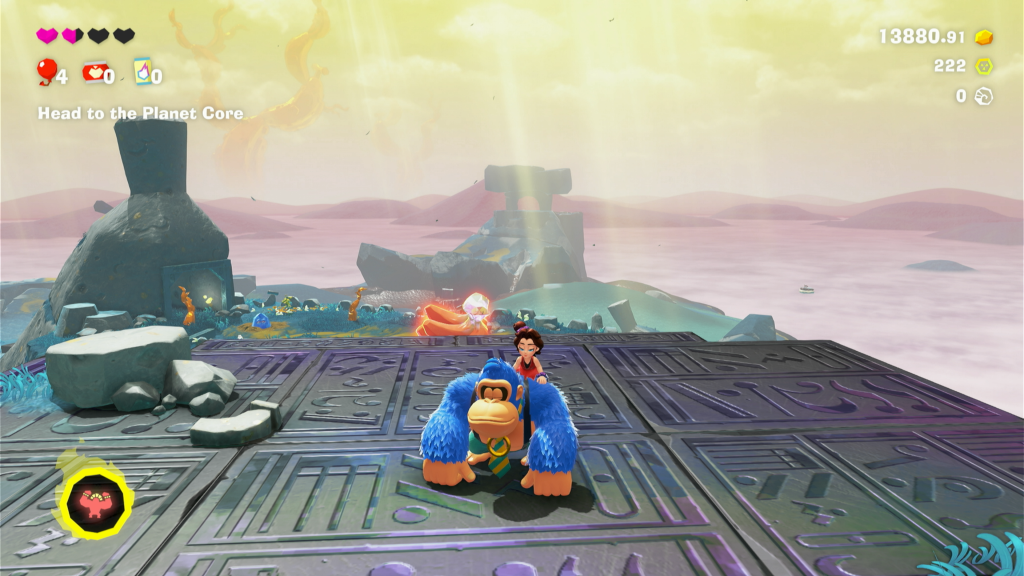1024x576 pixels.
Task: Select the red balloon item icon
Action: (x=46, y=71)
